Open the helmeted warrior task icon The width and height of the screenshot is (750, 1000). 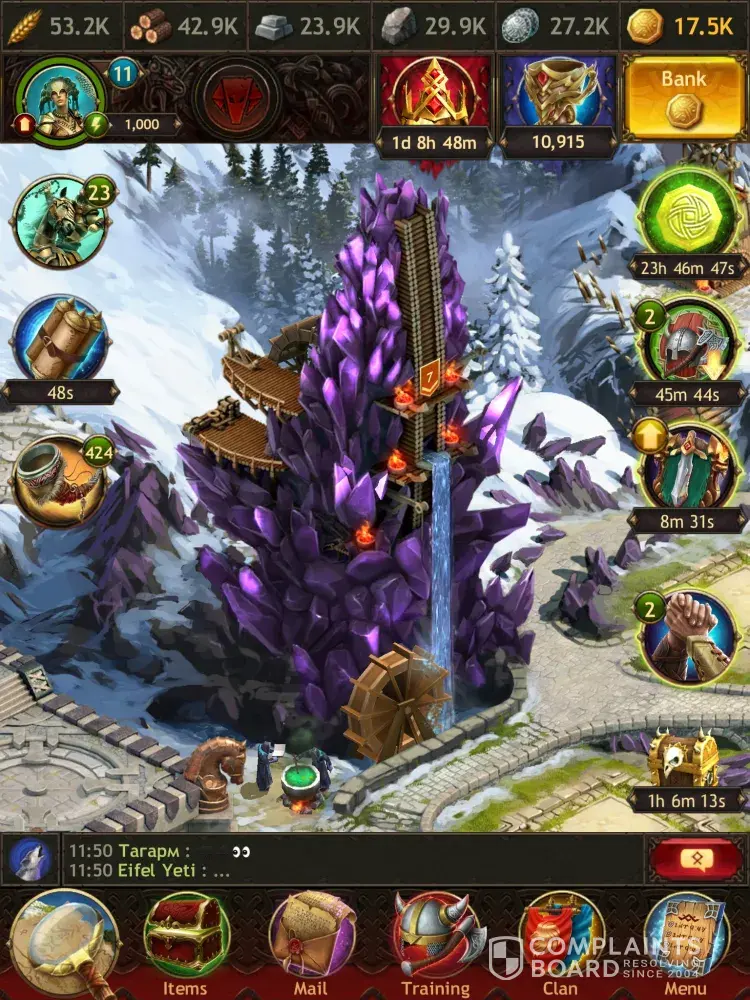[x=688, y=343]
